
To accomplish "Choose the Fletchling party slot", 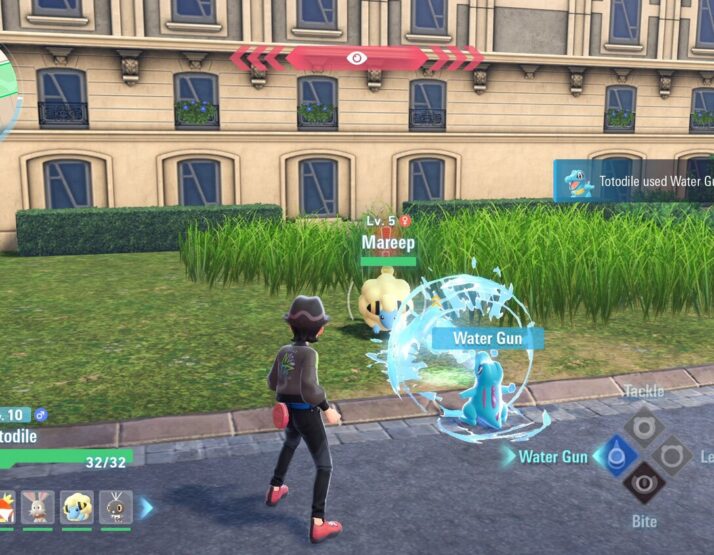I will click(x=115, y=508).
